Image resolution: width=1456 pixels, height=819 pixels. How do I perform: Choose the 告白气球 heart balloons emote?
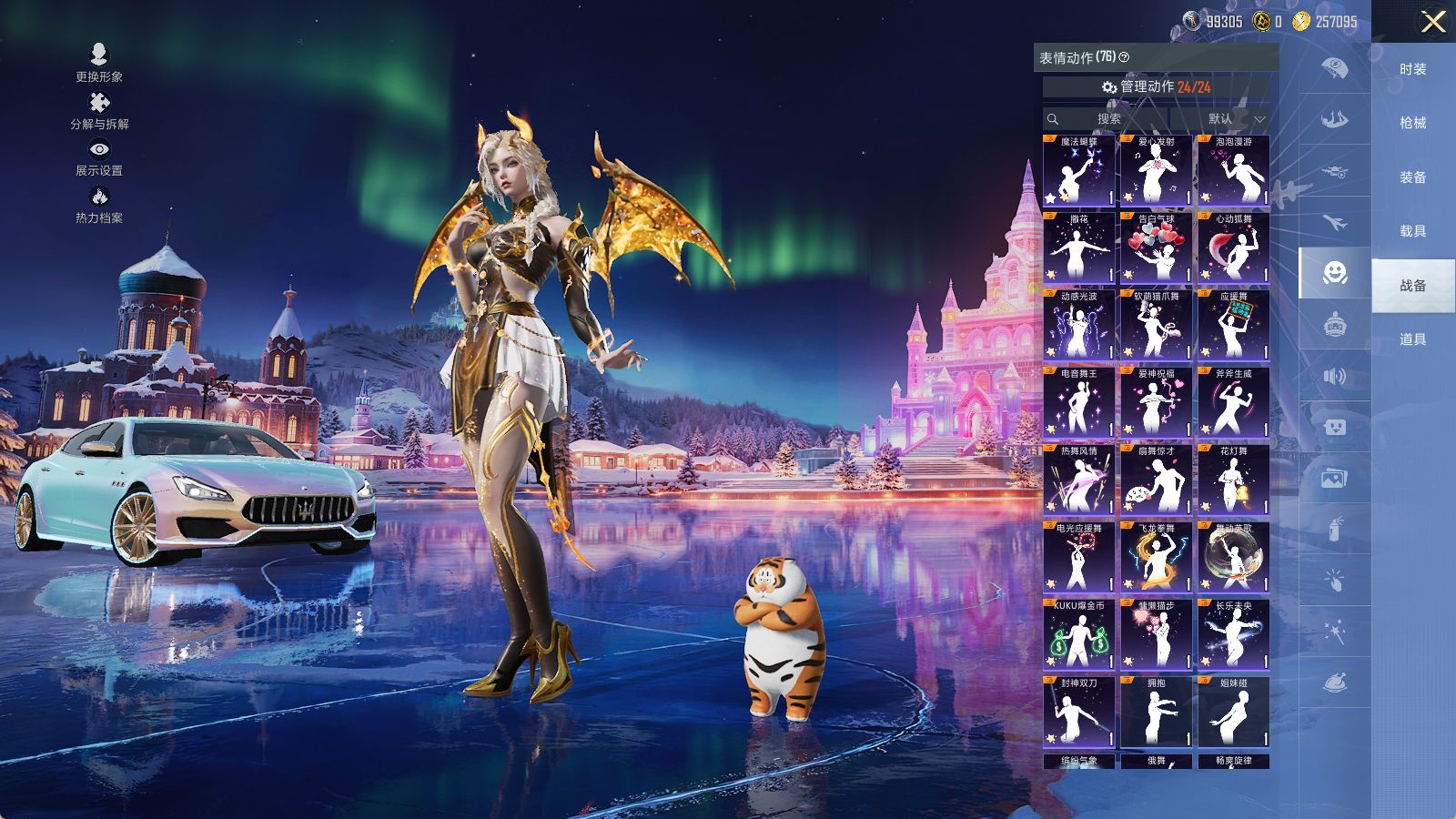[1156, 248]
